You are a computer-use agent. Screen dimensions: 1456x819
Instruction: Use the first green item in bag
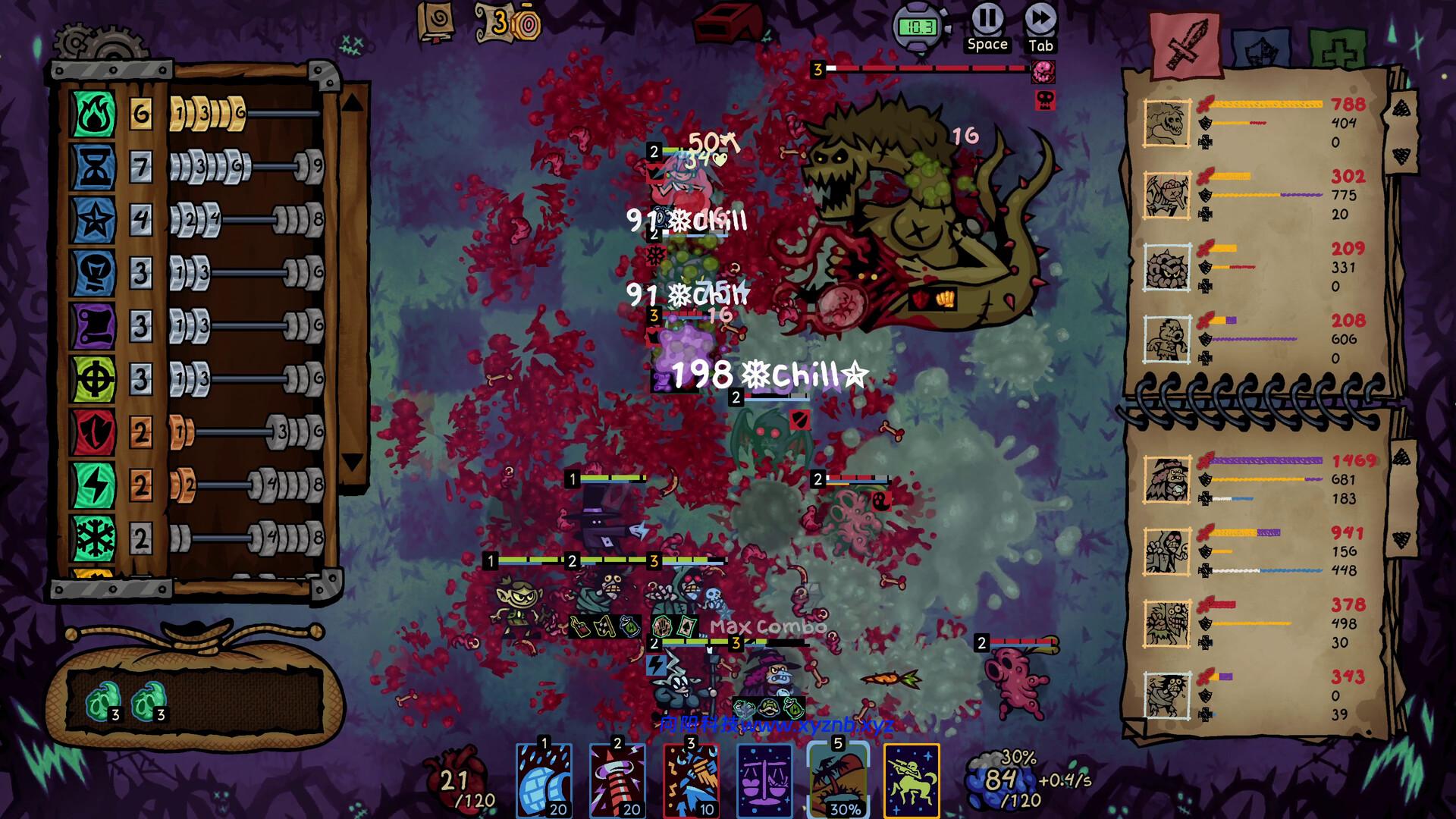click(103, 703)
